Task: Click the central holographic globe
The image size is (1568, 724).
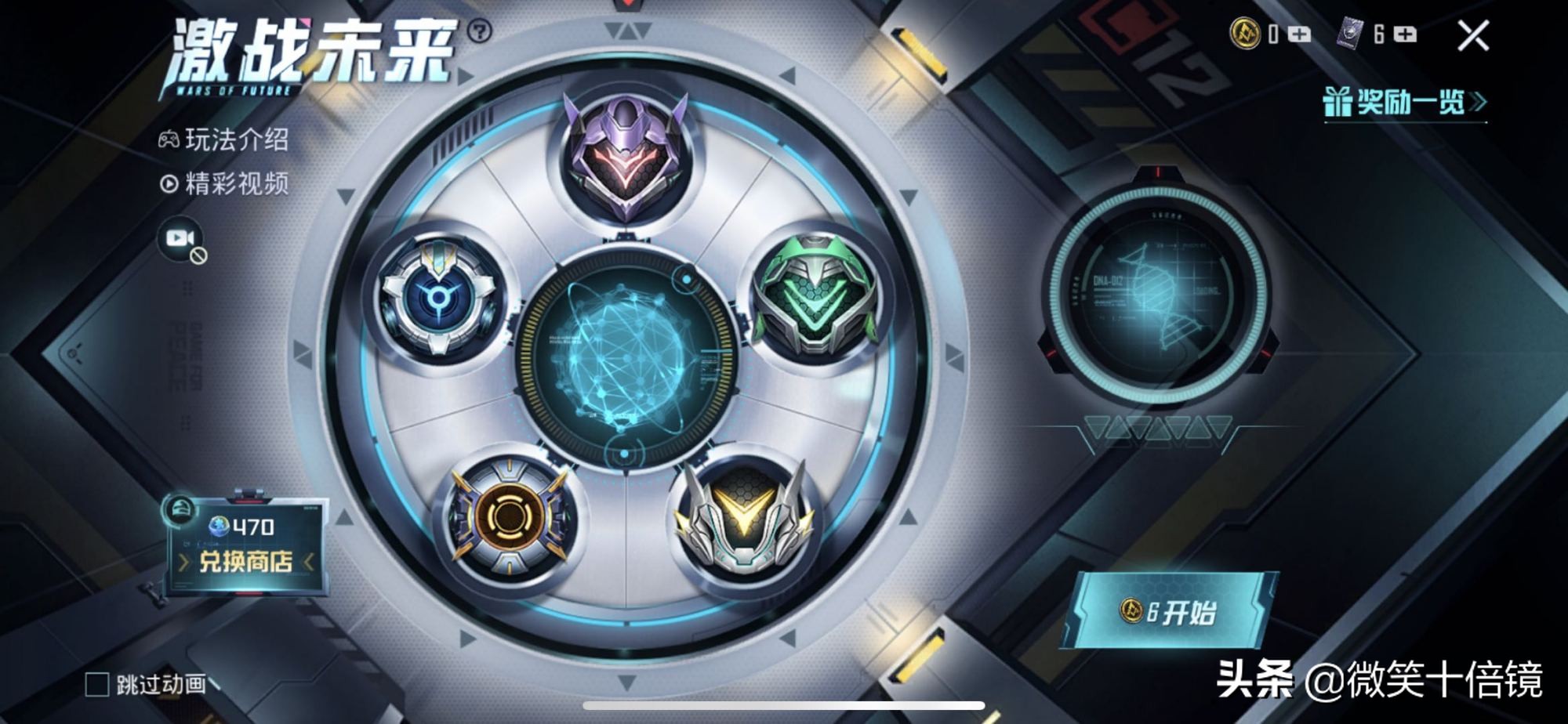Action: tap(625, 358)
